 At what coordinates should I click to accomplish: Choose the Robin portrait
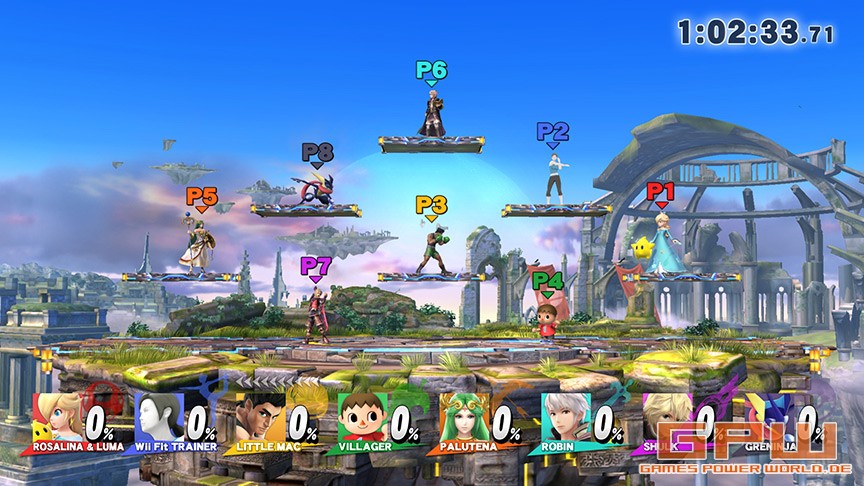[x=563, y=415]
